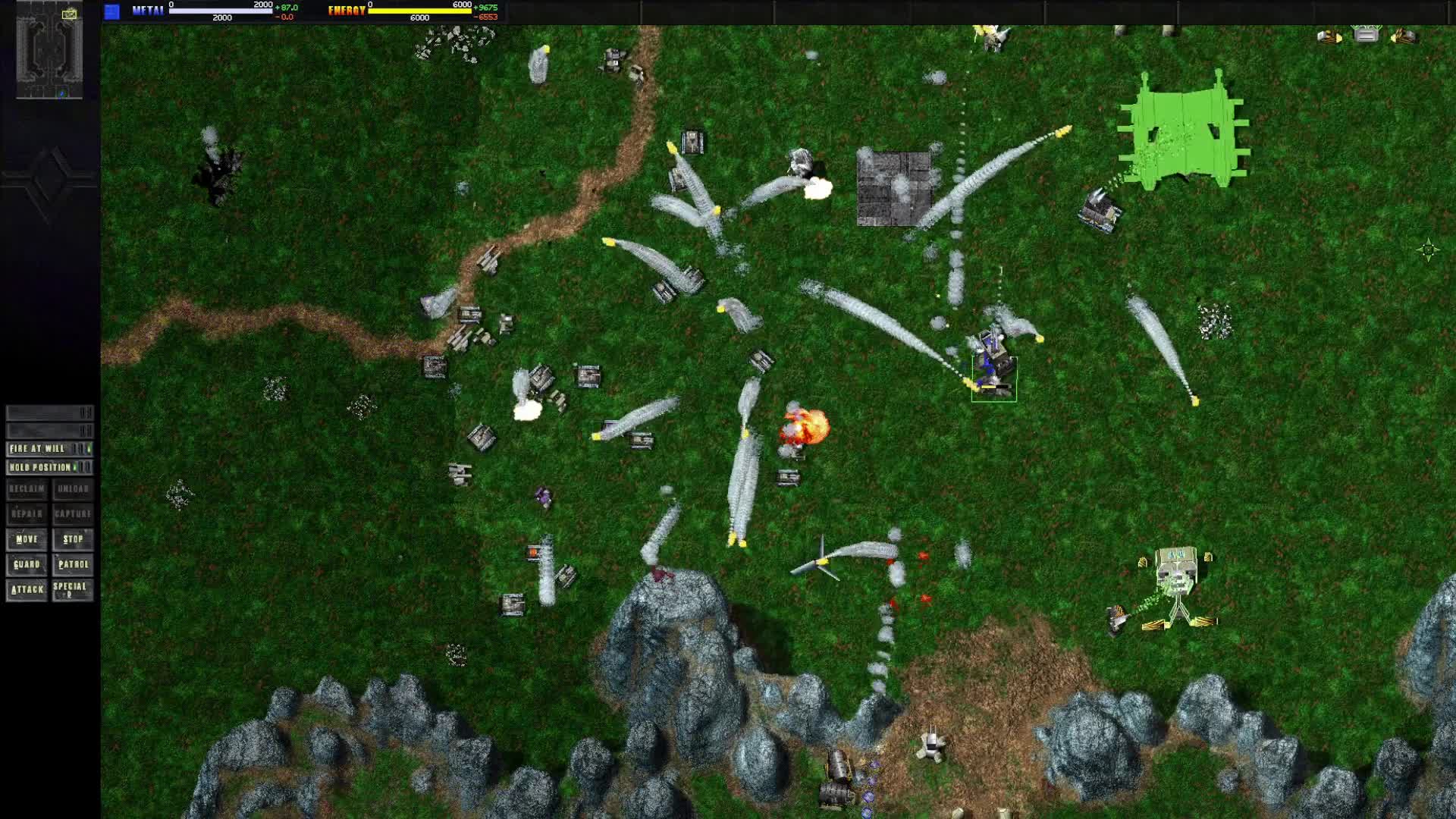Viewport: 1456px width, 819px height.
Task: Click the grayed-out Reclaim command
Action: point(27,489)
